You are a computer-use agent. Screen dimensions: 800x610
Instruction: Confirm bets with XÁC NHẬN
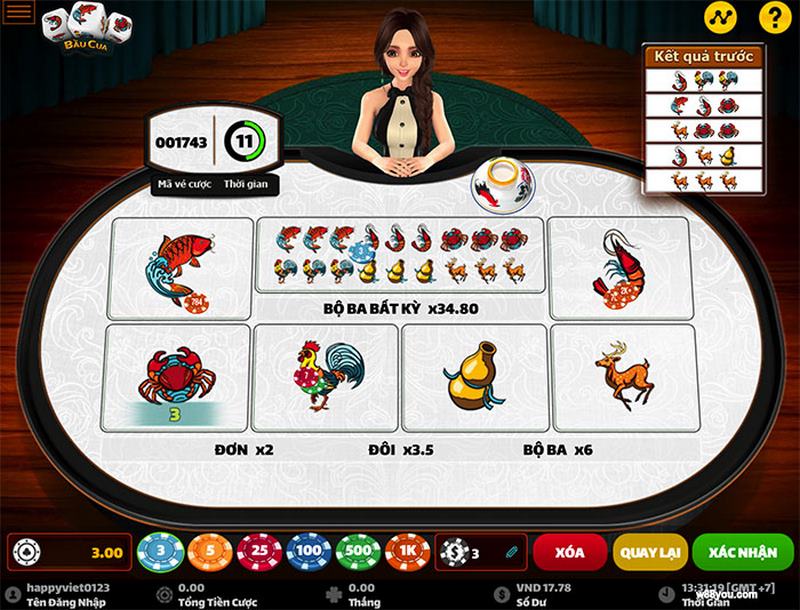tap(740, 551)
